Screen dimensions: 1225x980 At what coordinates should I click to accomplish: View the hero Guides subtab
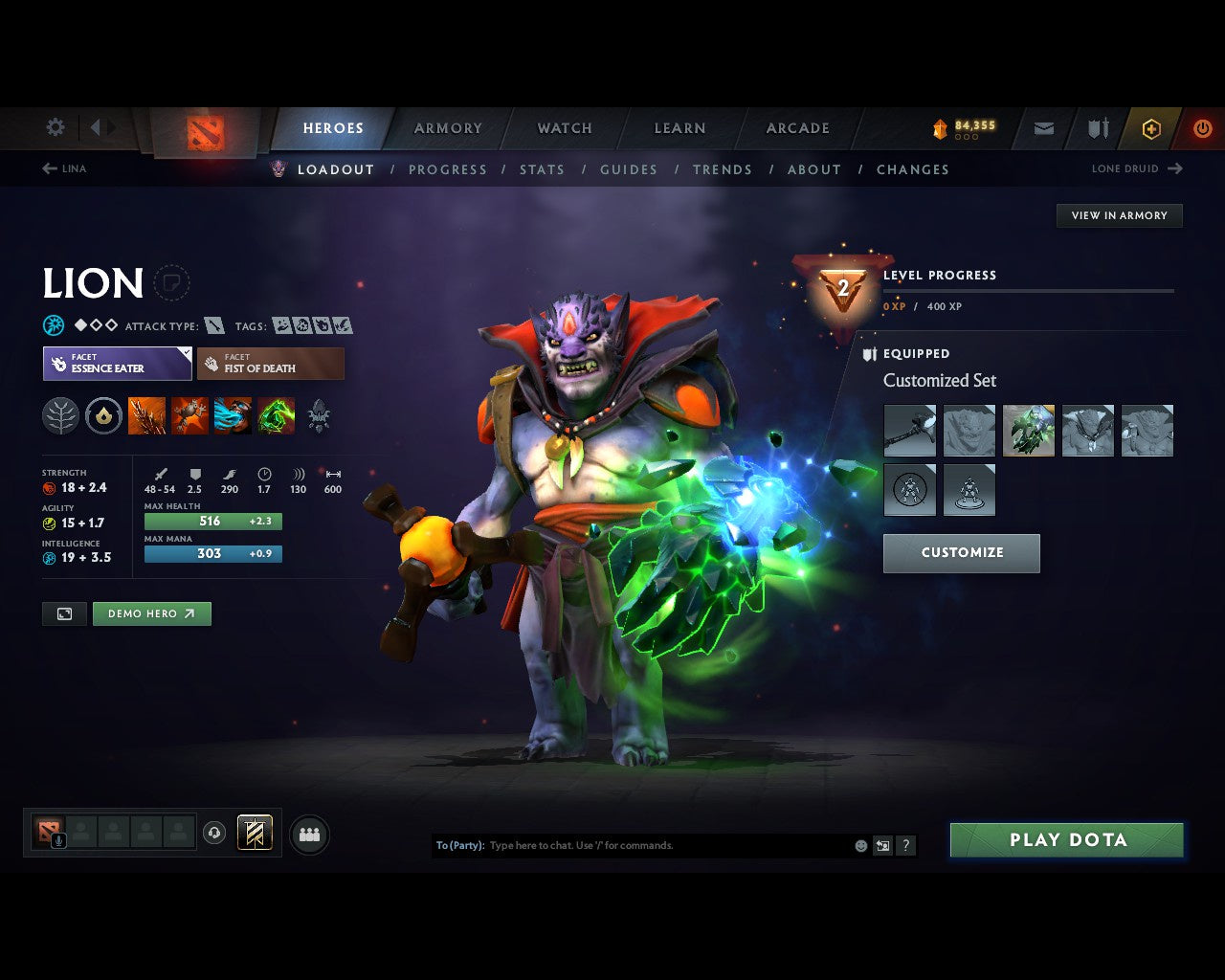click(x=629, y=169)
